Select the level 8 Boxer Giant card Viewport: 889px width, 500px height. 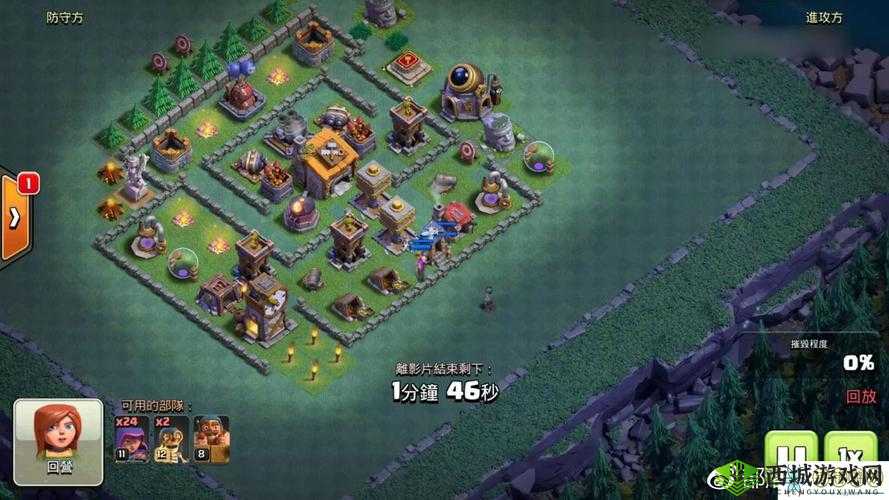coord(211,437)
